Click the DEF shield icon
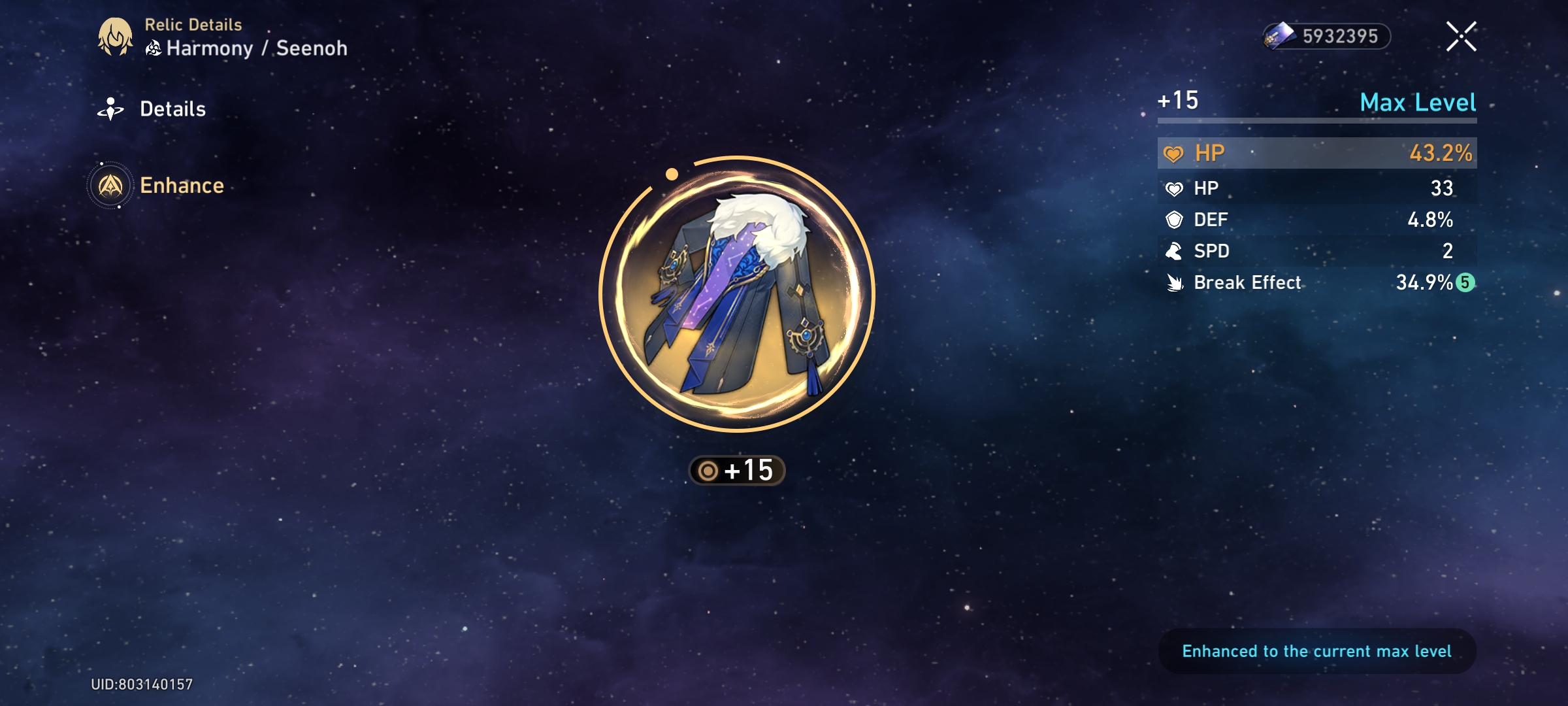This screenshot has width=1568, height=706. click(x=1176, y=220)
